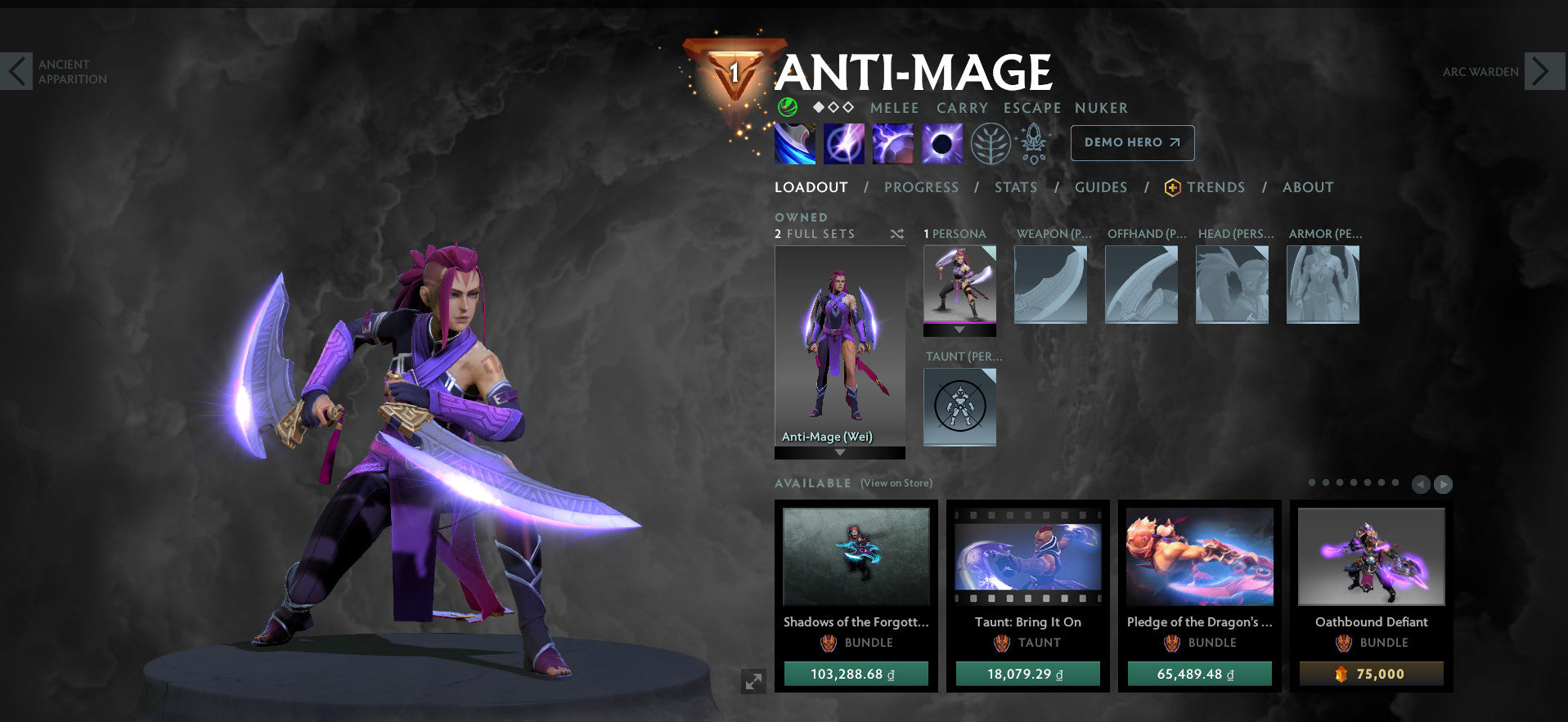Screen dimensions: 1568x722
Task: Shuffle the owned full sets
Action: (x=897, y=234)
